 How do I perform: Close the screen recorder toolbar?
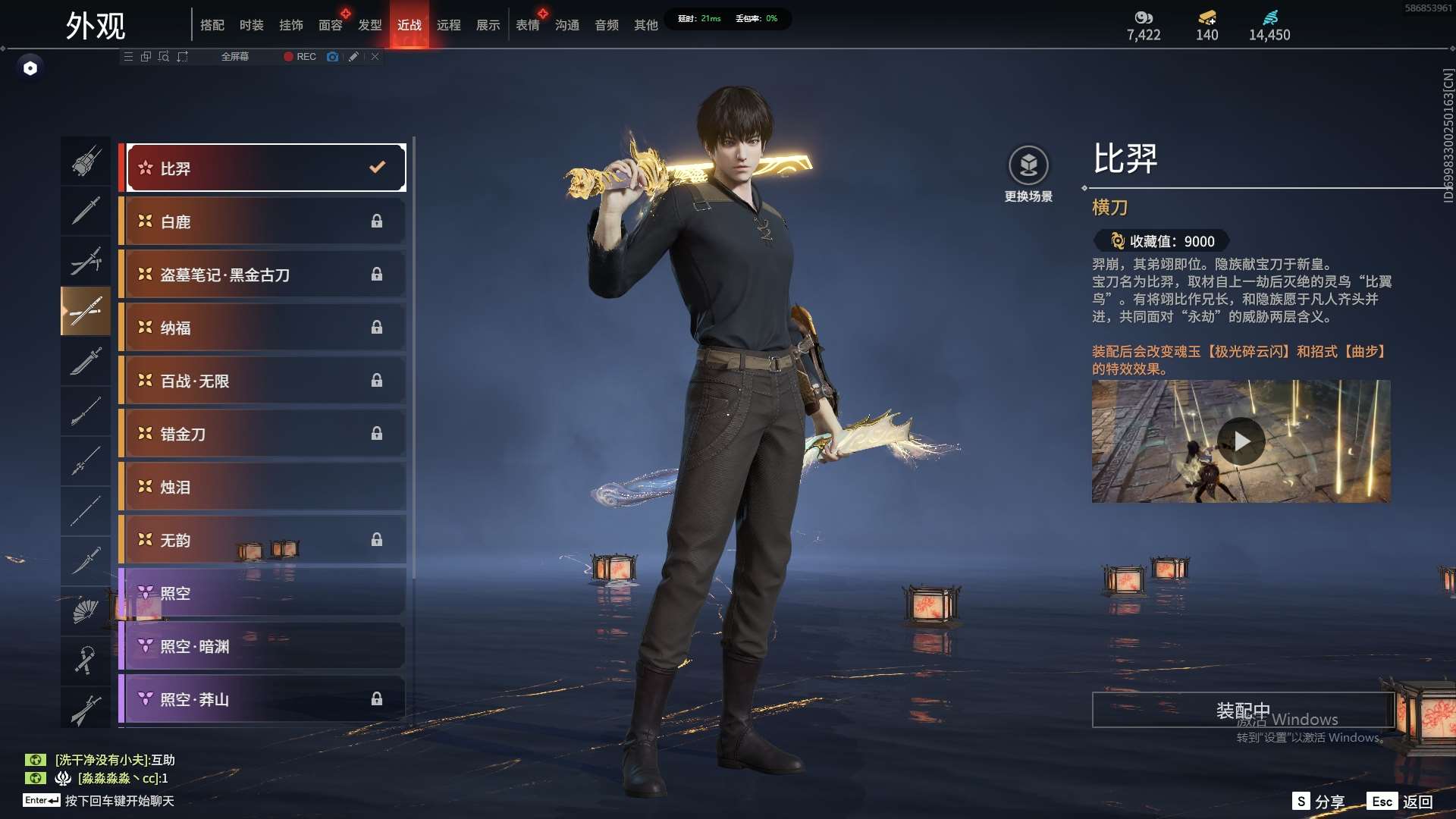pos(375,57)
